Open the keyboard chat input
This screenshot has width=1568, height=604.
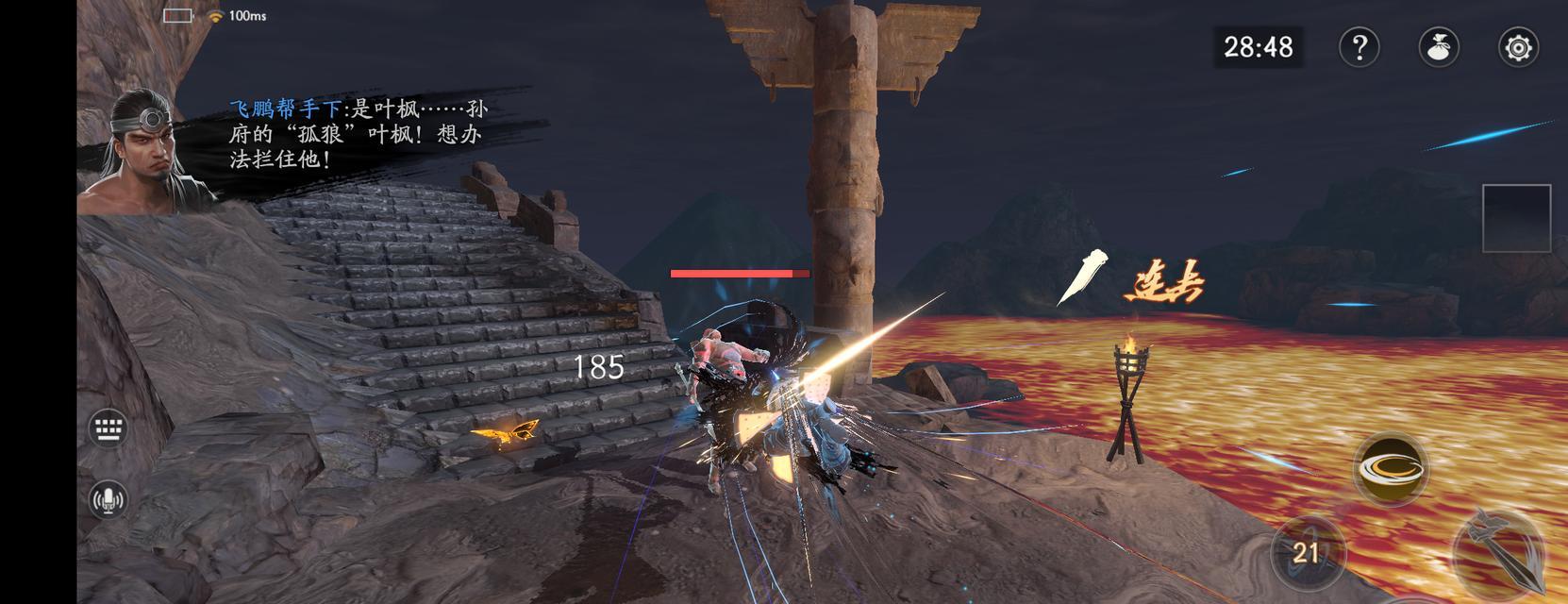pos(108,428)
